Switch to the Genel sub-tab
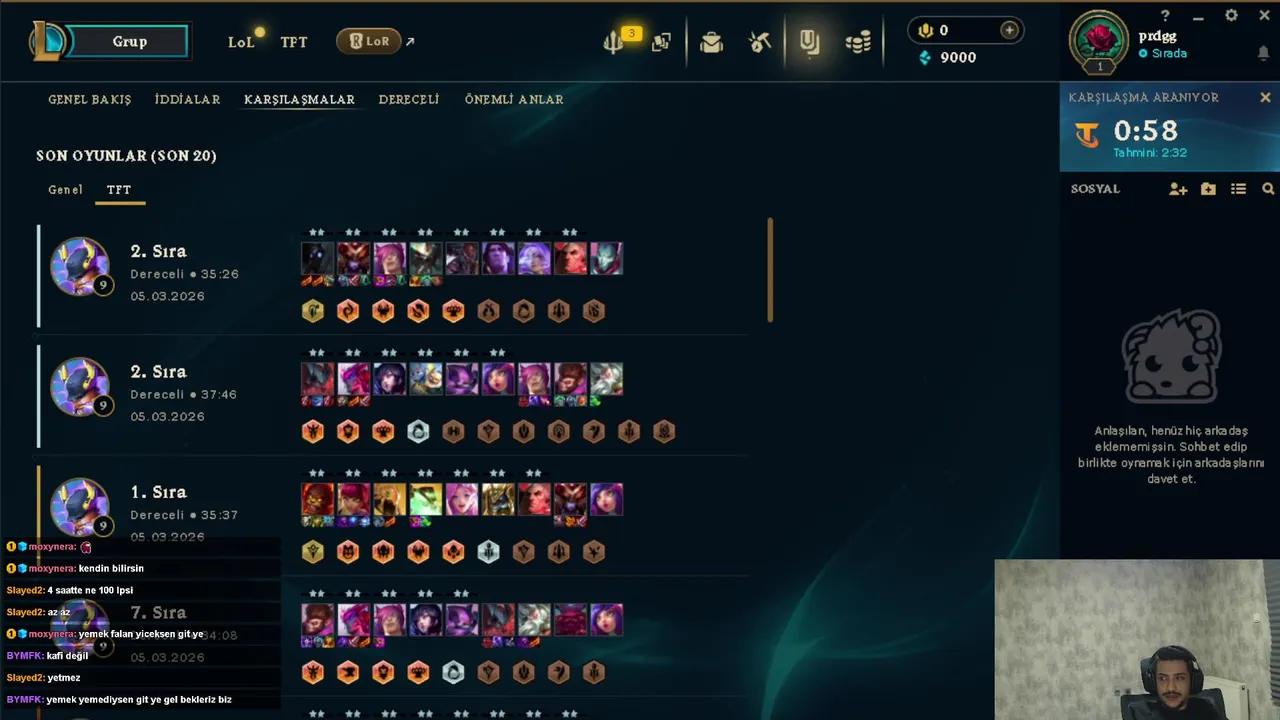 (65, 189)
